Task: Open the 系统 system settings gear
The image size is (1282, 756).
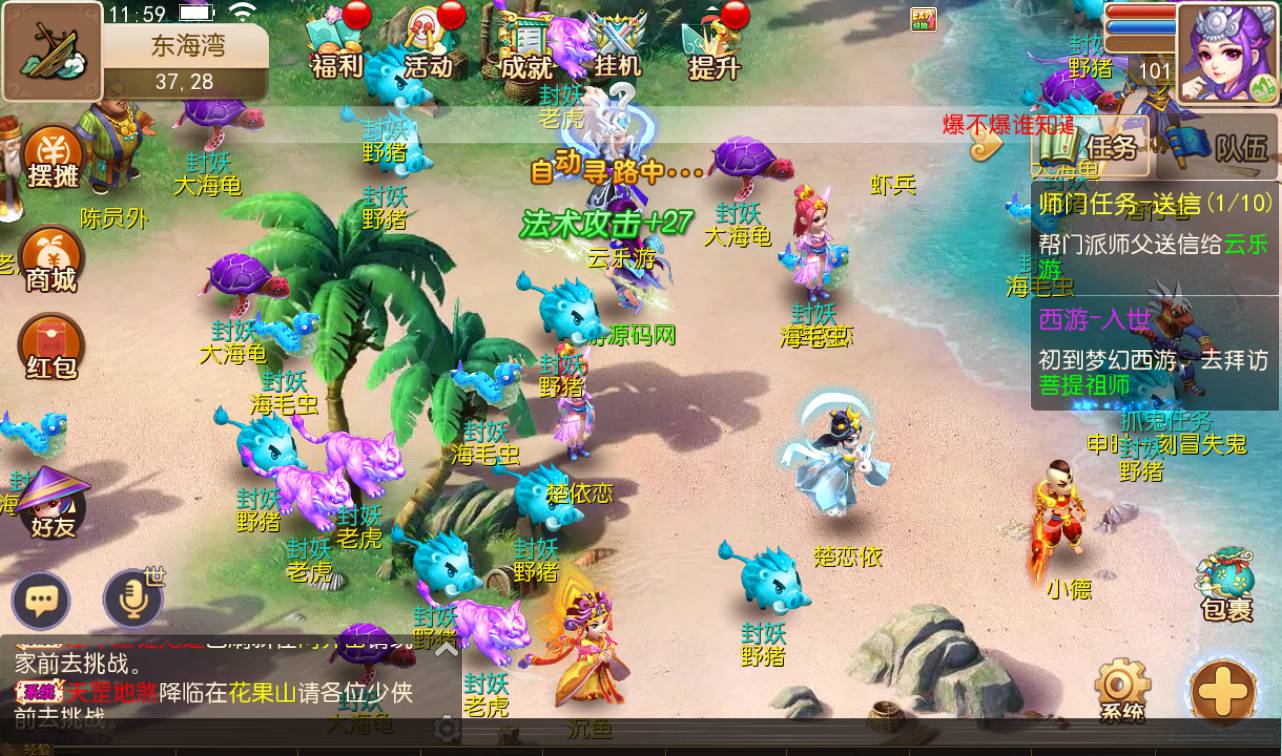Action: click(x=1122, y=688)
